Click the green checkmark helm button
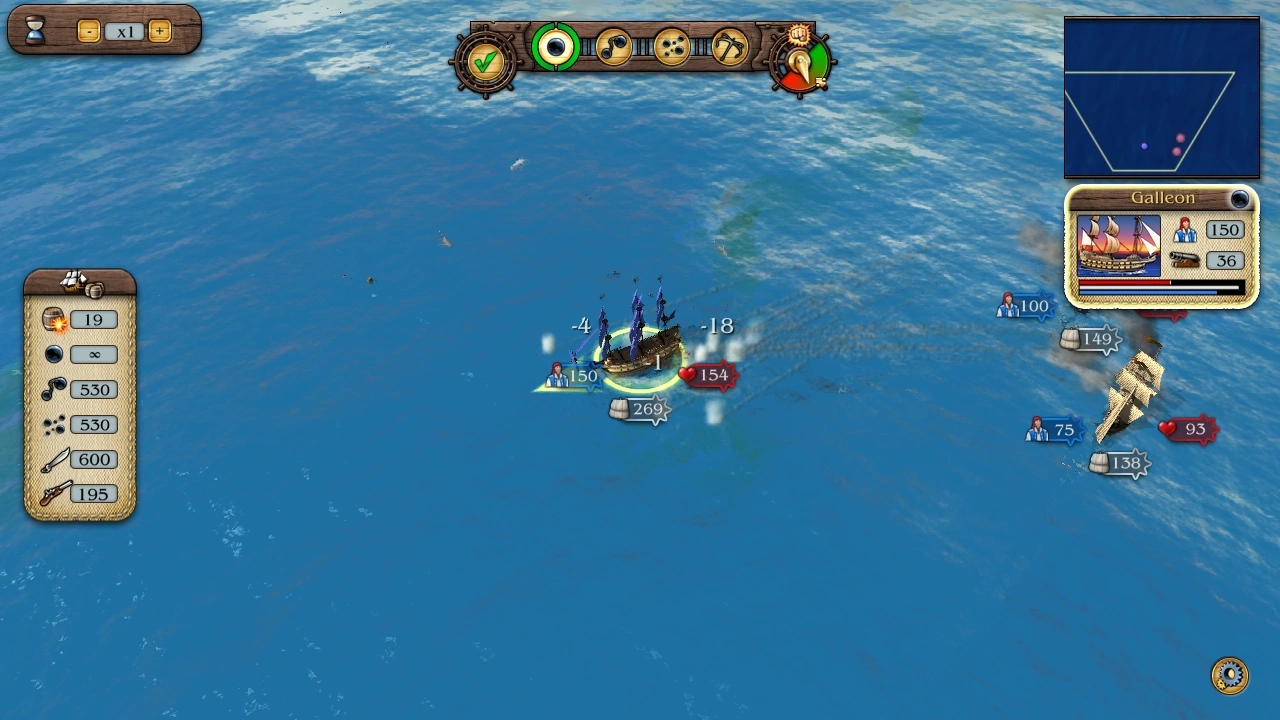 (x=486, y=62)
